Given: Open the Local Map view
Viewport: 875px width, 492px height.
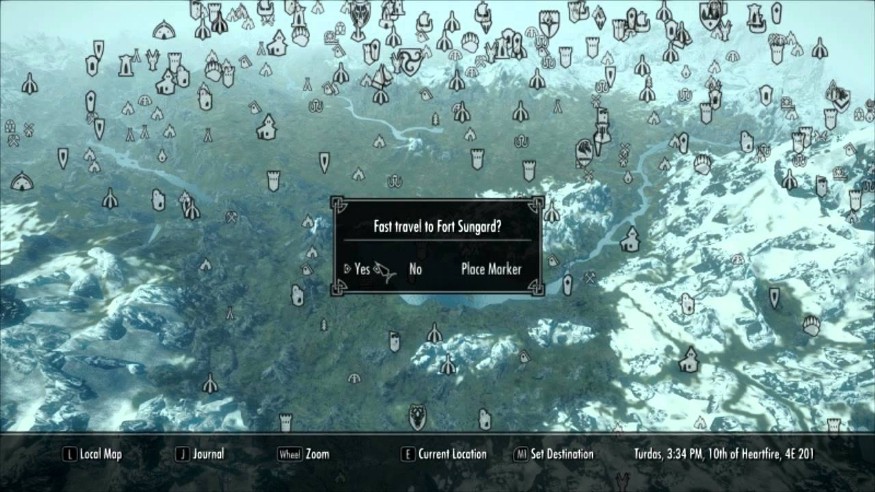Looking at the screenshot, I should point(98,454).
